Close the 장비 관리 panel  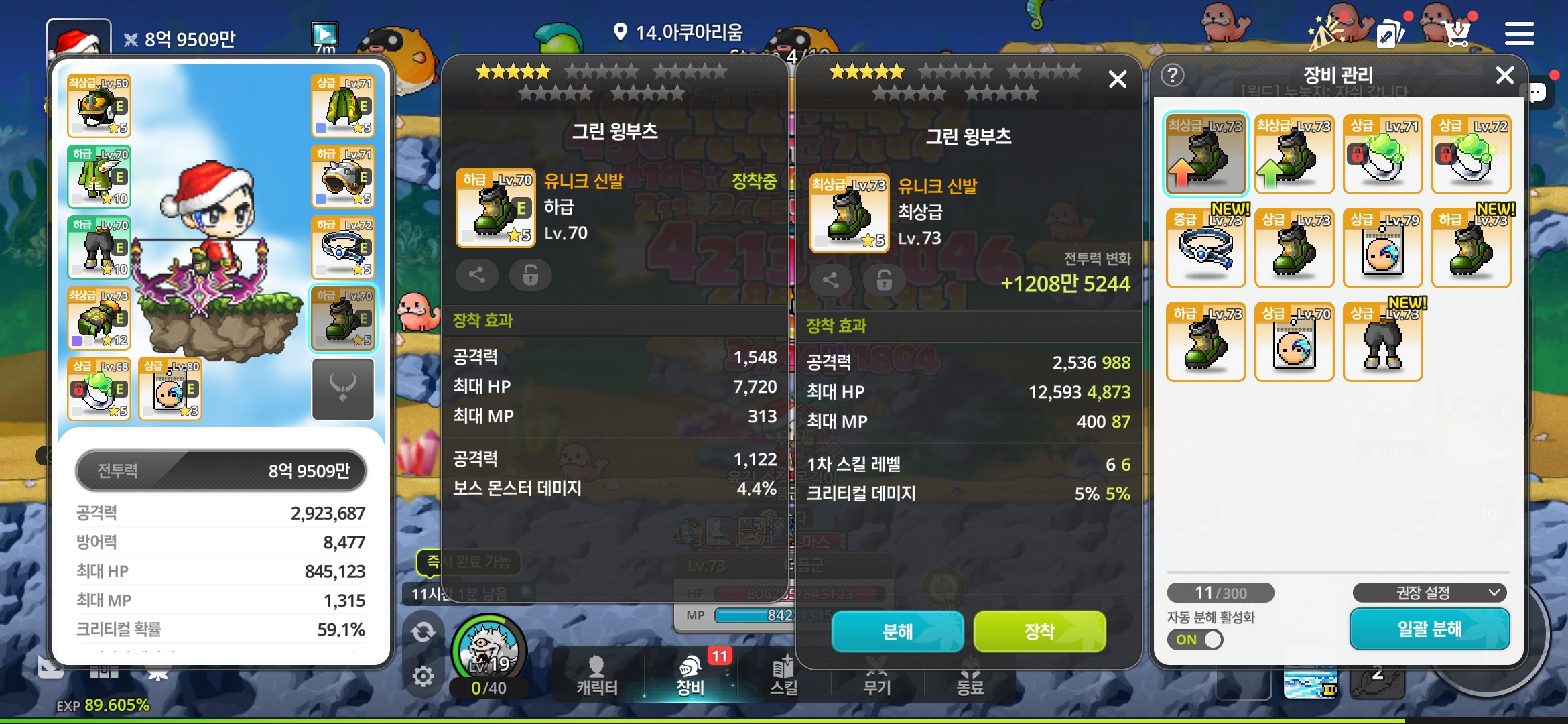(x=1505, y=75)
